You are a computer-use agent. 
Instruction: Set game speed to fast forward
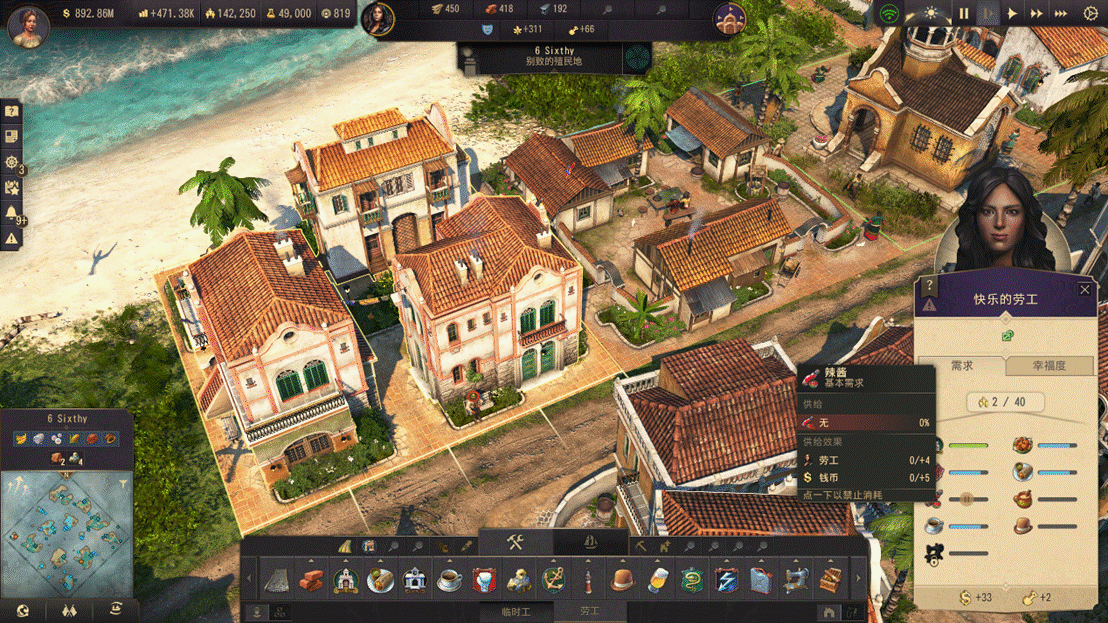[x=1037, y=14]
